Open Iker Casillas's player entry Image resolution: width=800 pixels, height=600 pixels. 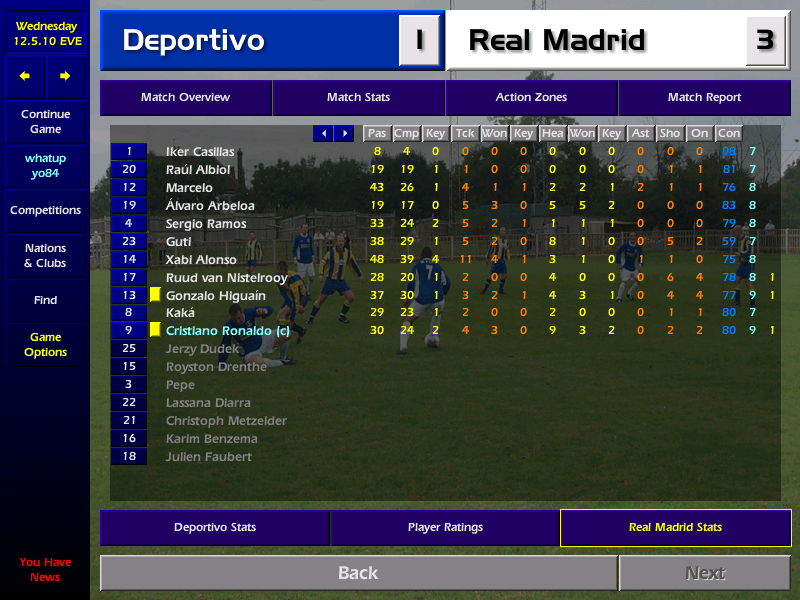pos(200,152)
